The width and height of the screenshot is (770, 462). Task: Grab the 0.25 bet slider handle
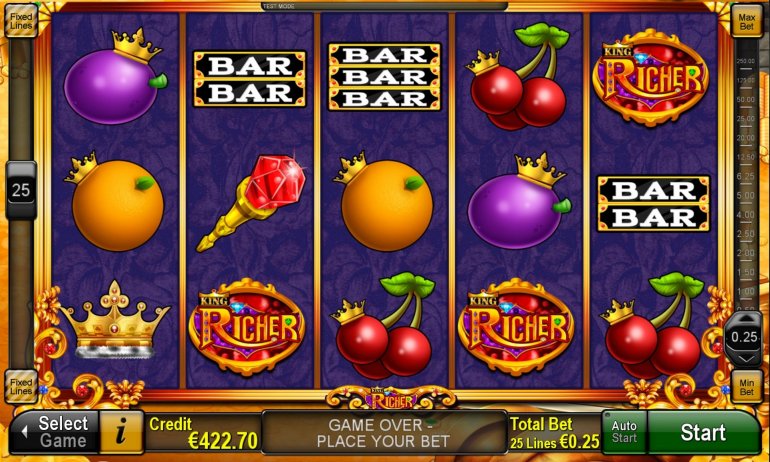(x=745, y=336)
